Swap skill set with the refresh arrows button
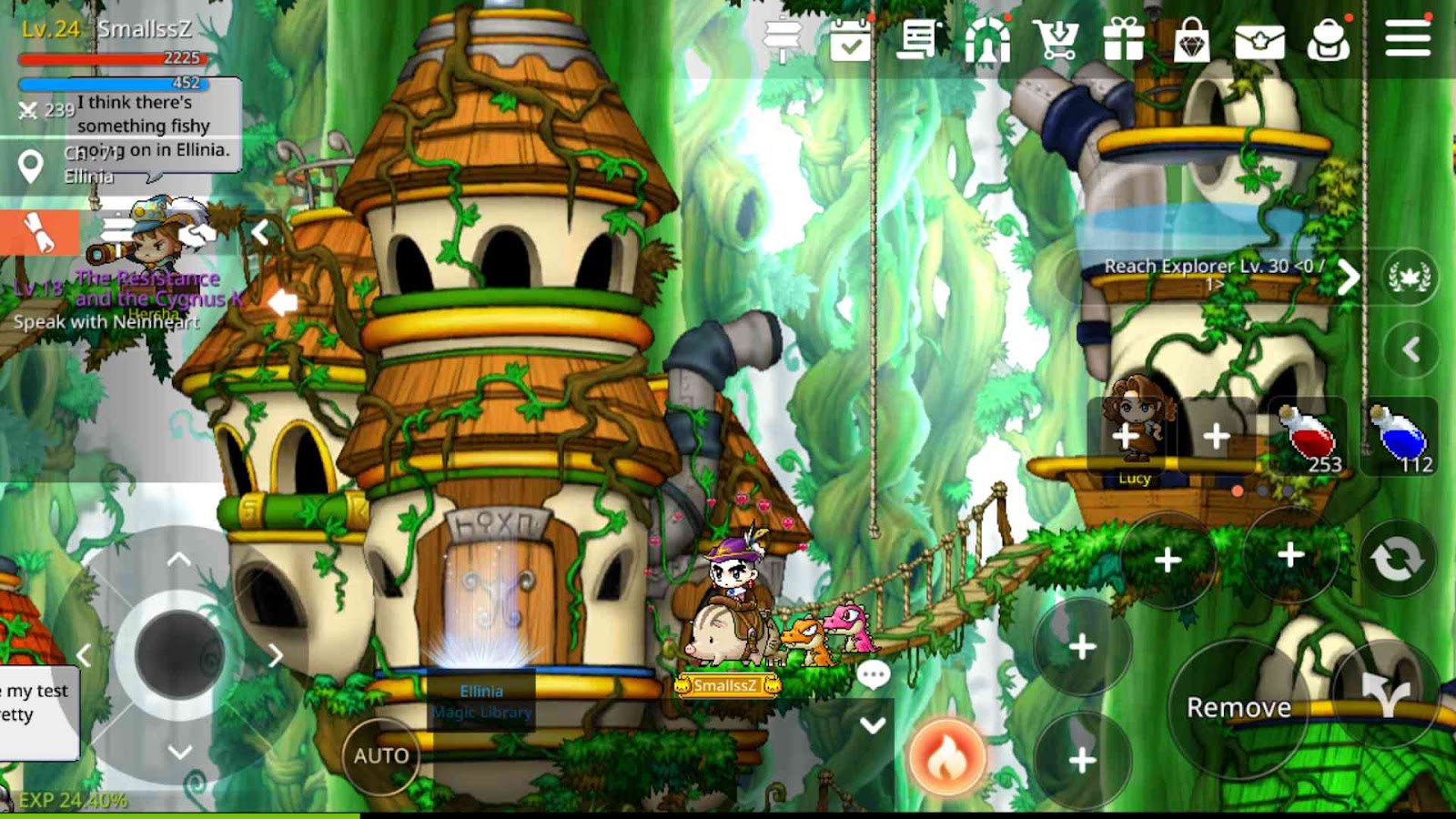Viewport: 1456px width, 819px height. click(x=1397, y=559)
